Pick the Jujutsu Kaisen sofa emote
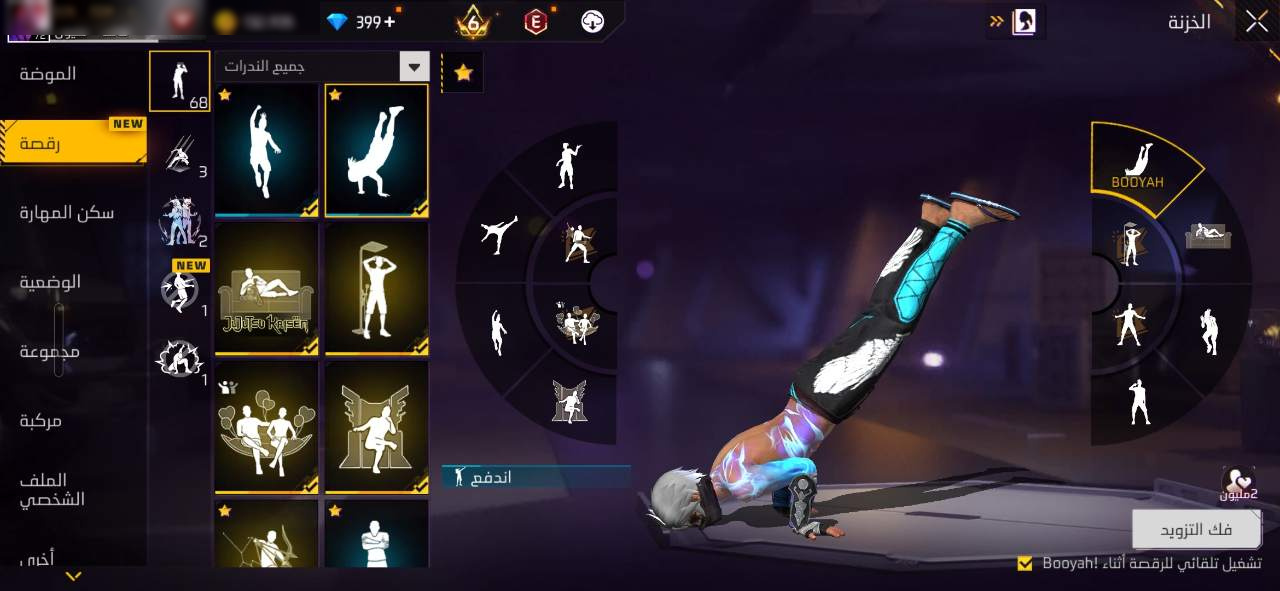 pos(266,289)
